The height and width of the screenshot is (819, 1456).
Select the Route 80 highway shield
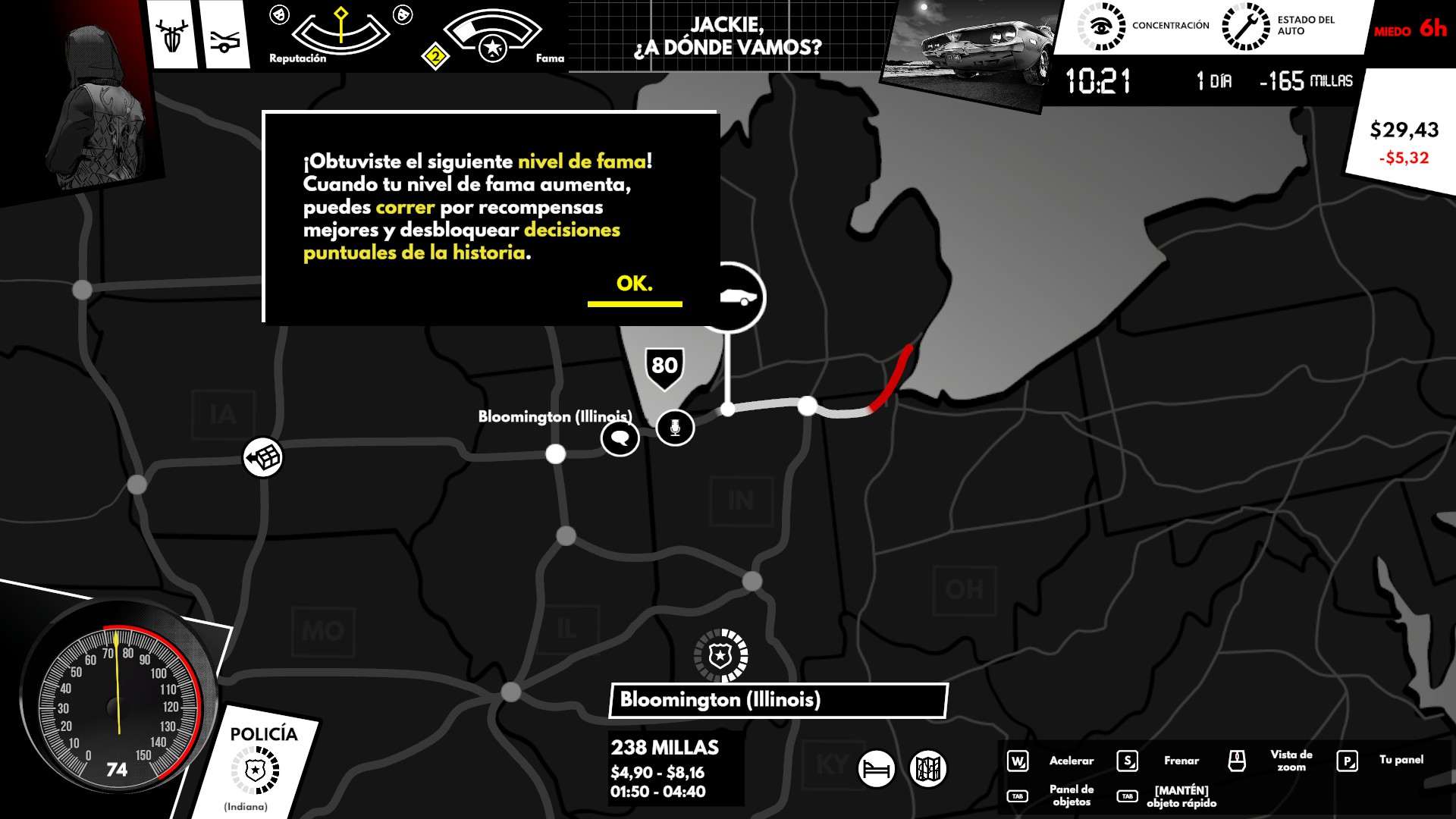664,367
